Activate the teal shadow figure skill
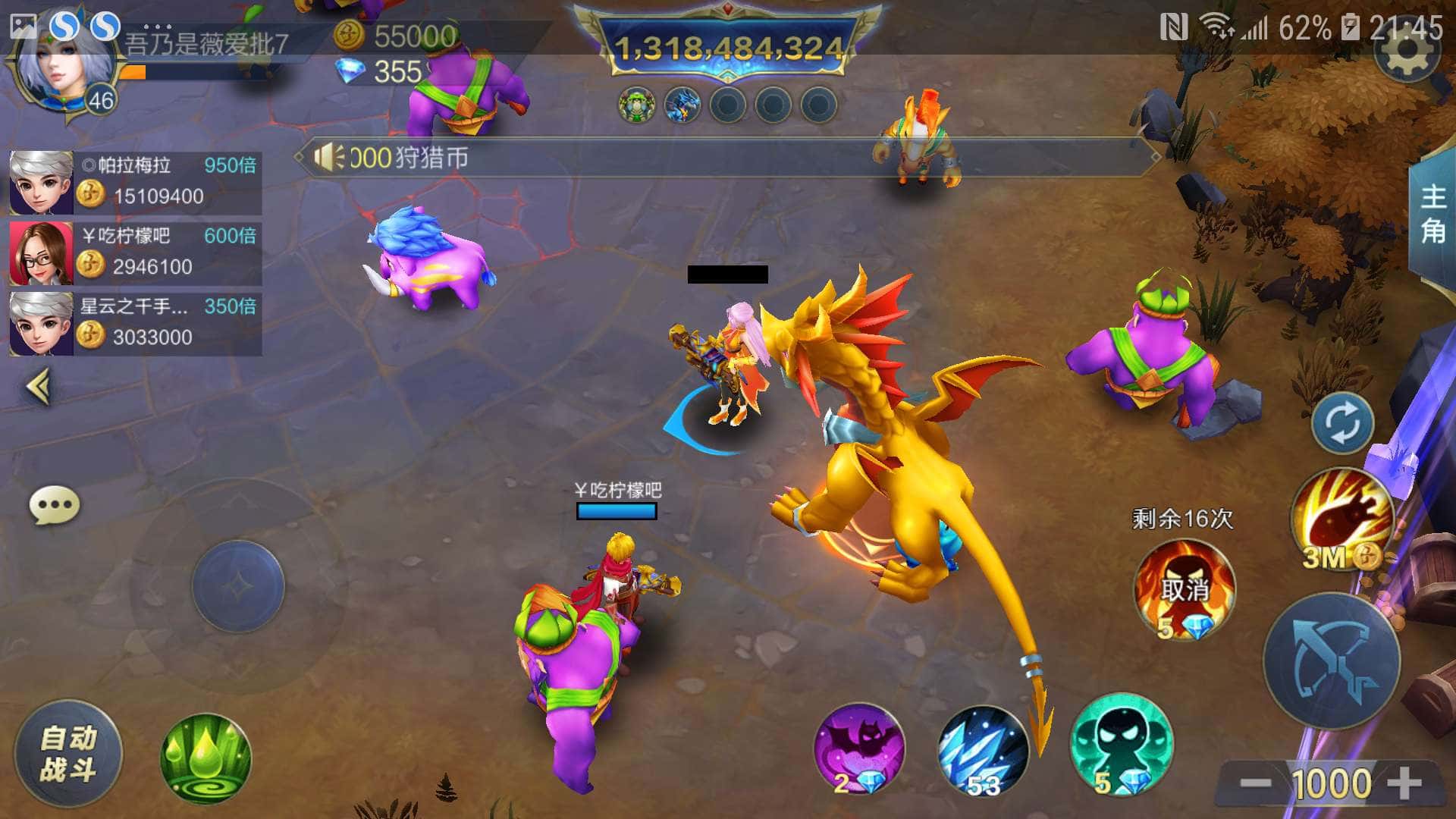This screenshot has width=1456, height=819. tap(1121, 745)
